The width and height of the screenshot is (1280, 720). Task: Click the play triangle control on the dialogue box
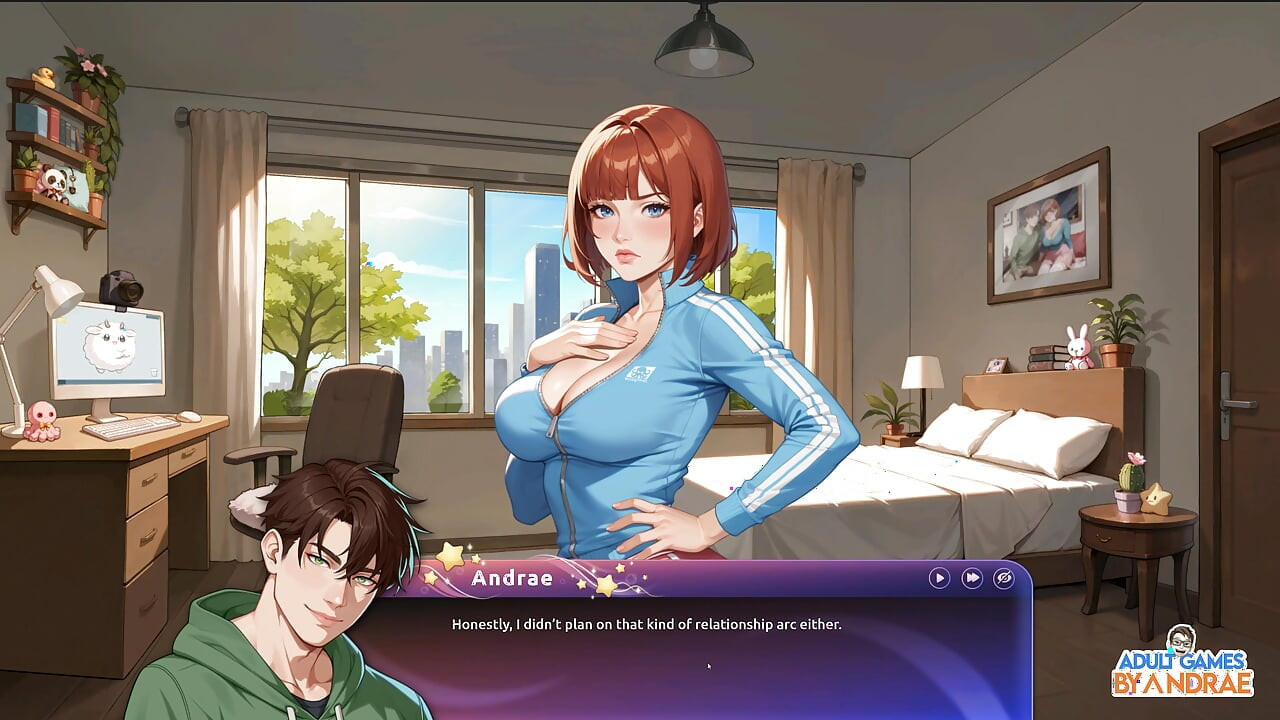point(939,578)
